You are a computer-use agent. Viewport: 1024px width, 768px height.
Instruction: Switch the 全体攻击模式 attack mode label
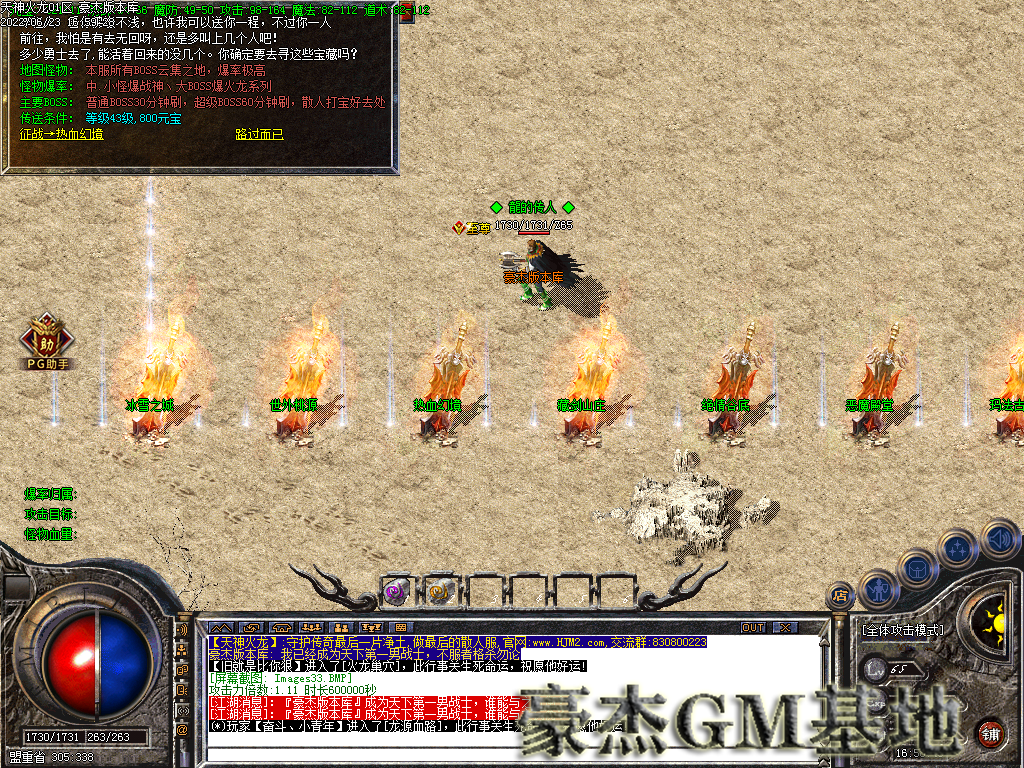point(901,631)
